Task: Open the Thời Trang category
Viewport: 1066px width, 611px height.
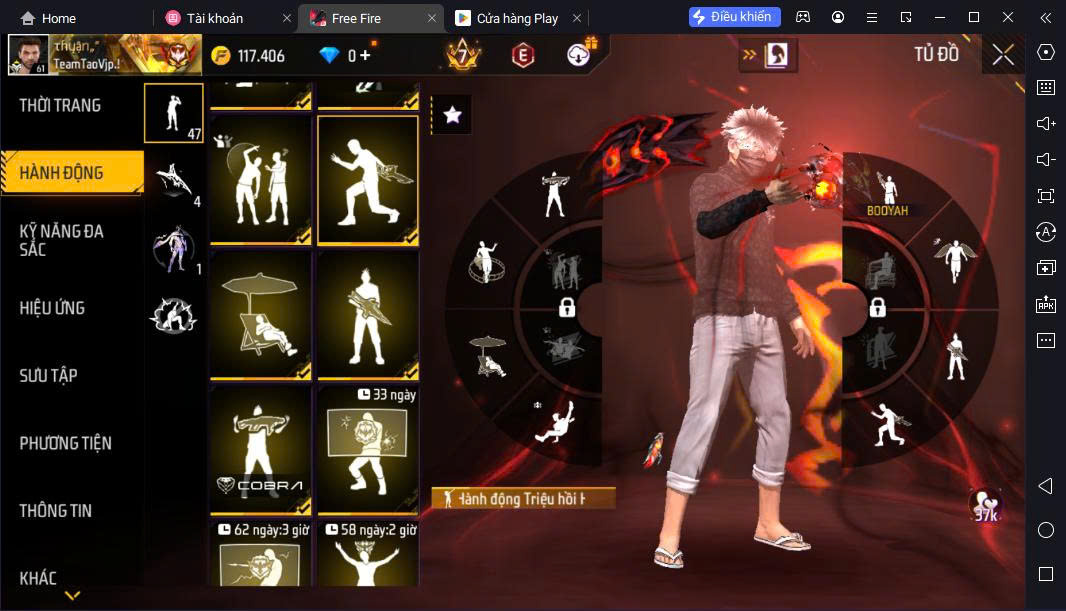Action: pyautogui.click(x=60, y=105)
